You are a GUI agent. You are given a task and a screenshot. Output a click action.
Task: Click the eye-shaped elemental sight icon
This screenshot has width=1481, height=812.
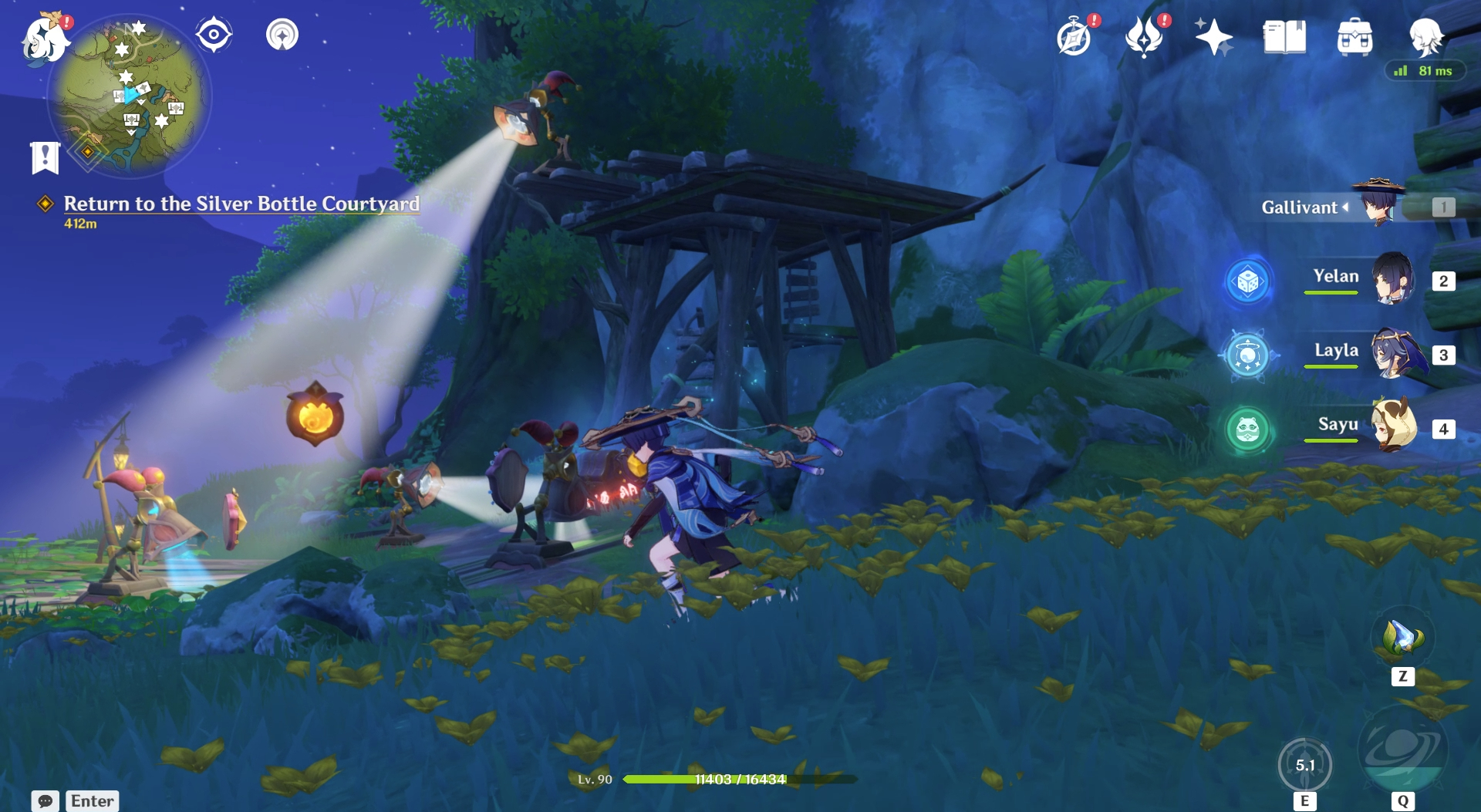[x=214, y=35]
